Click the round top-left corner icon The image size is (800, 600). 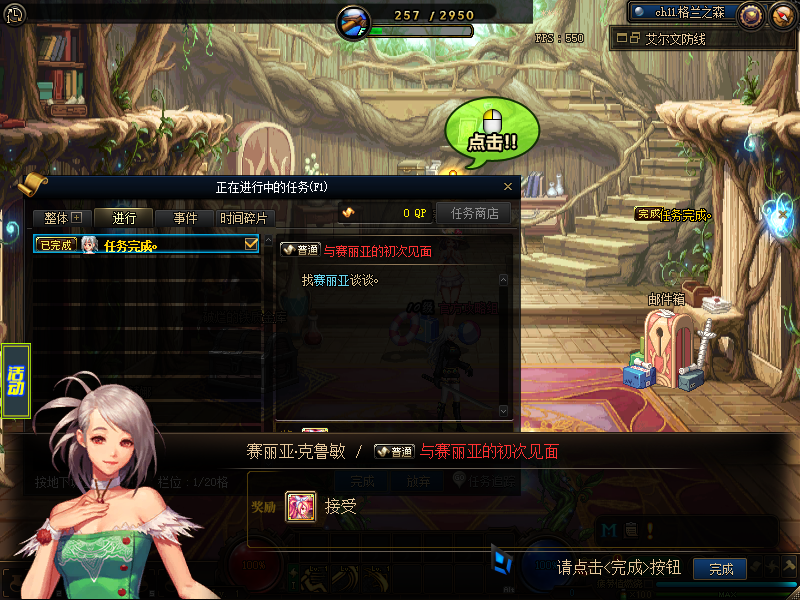click(x=14, y=14)
